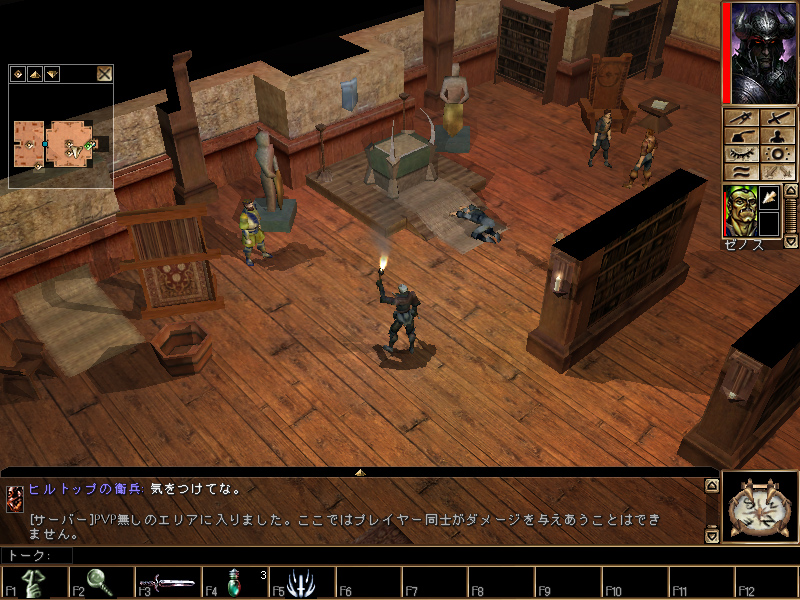Click the minimap's down-arrow button
Image resolution: width=800 pixels, height=600 pixels.
[51, 73]
